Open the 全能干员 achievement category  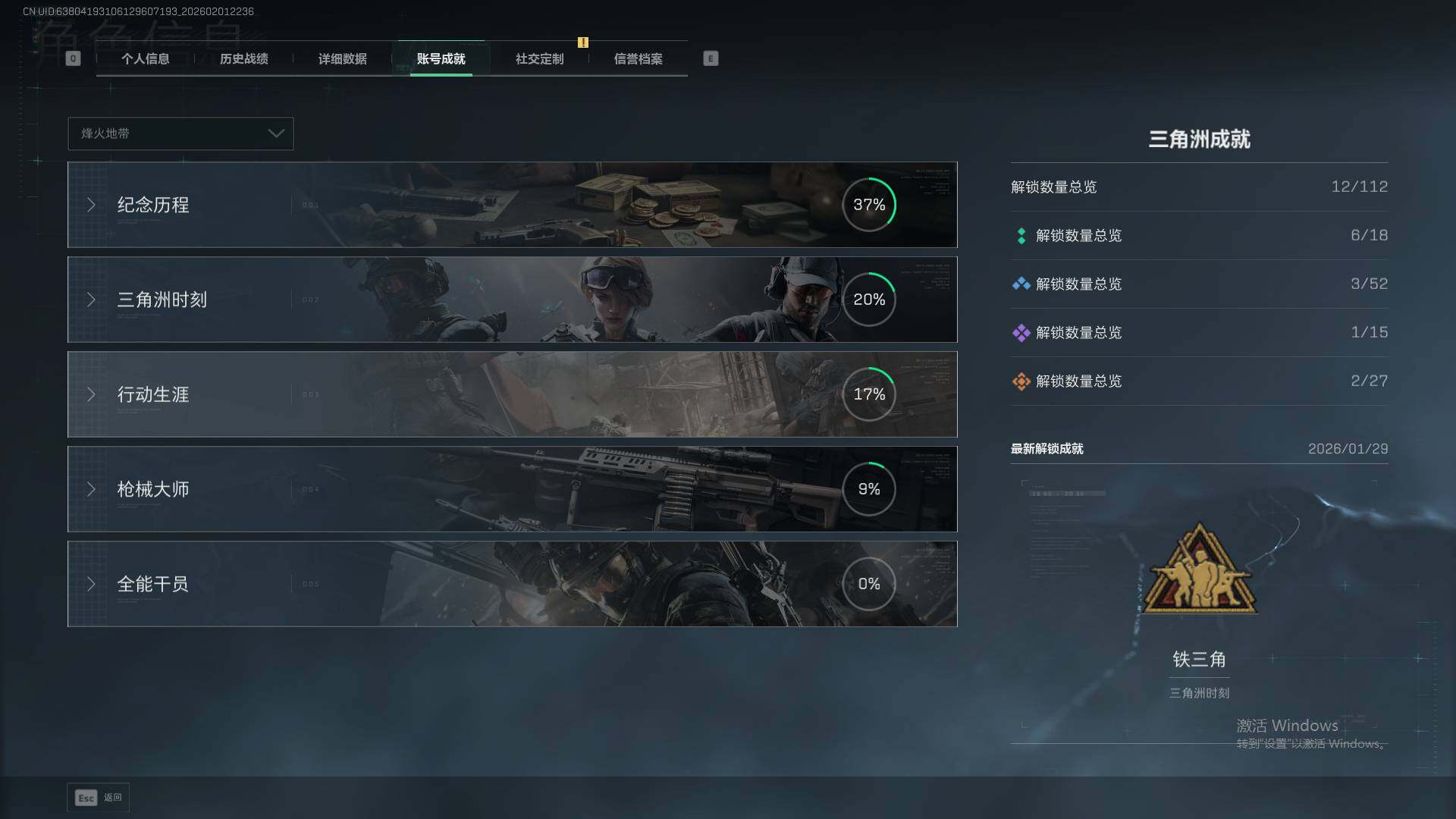[x=512, y=584]
